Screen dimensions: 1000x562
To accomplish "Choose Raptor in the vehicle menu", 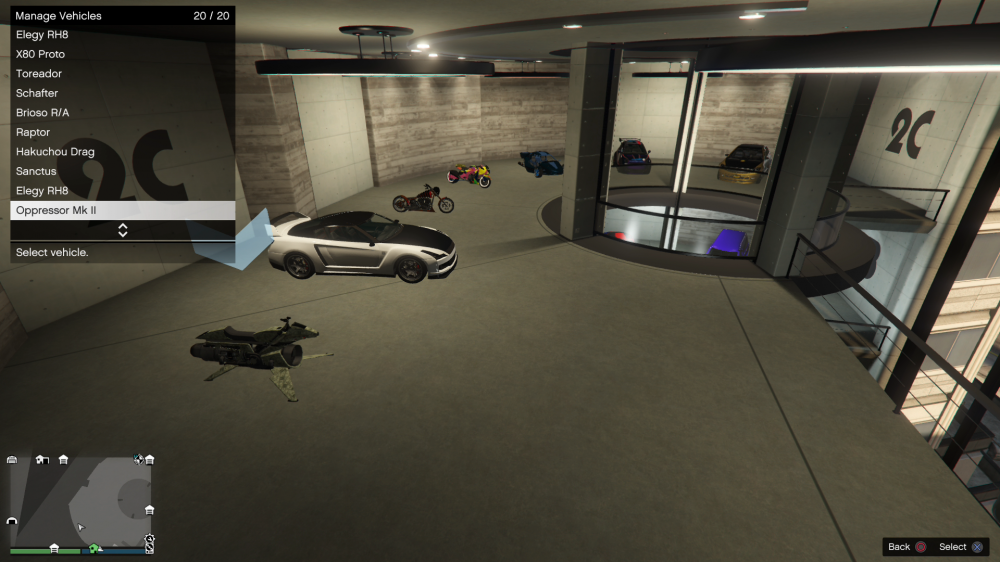I will (122, 132).
